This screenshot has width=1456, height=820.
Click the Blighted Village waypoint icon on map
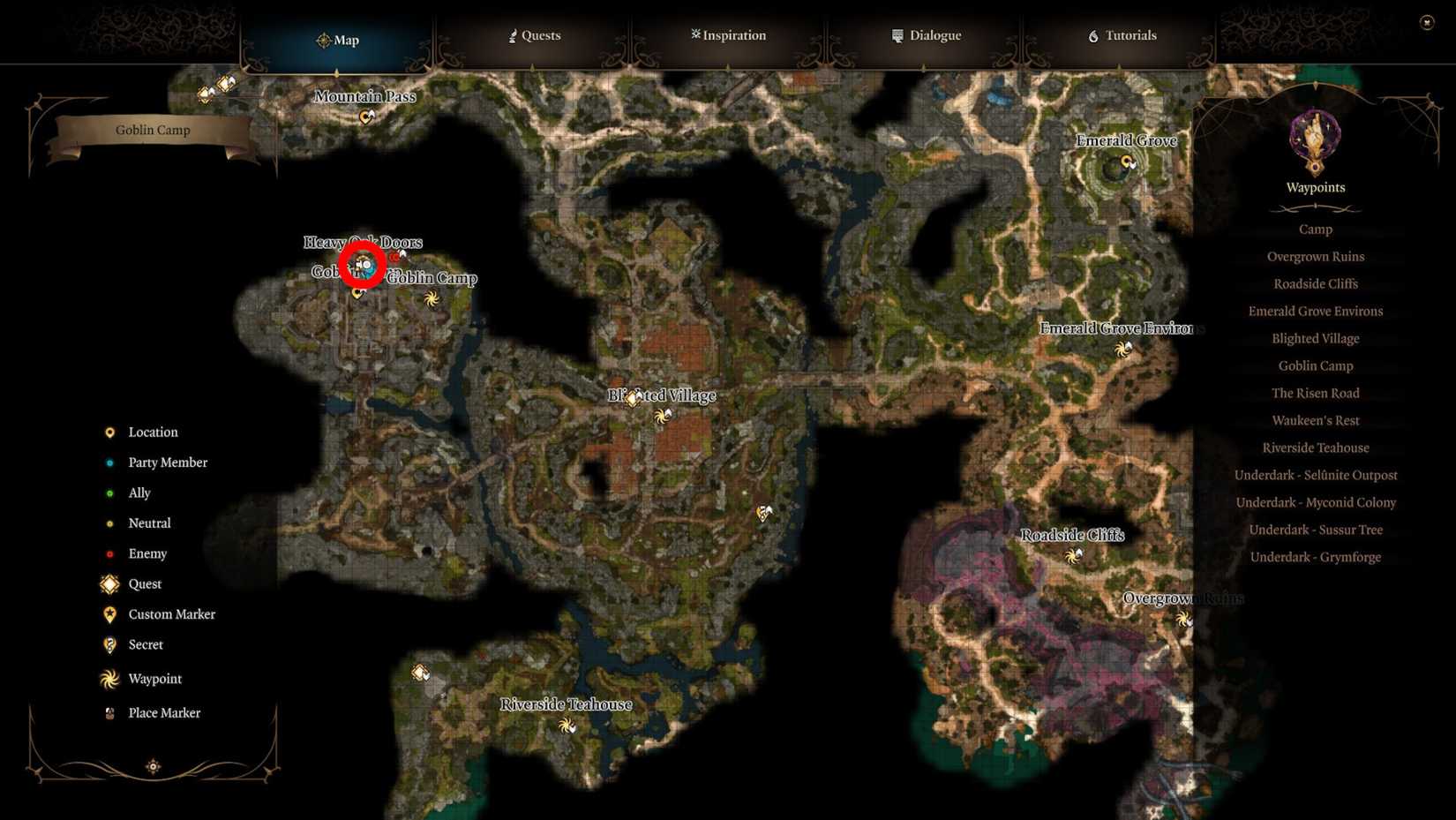[x=660, y=418]
